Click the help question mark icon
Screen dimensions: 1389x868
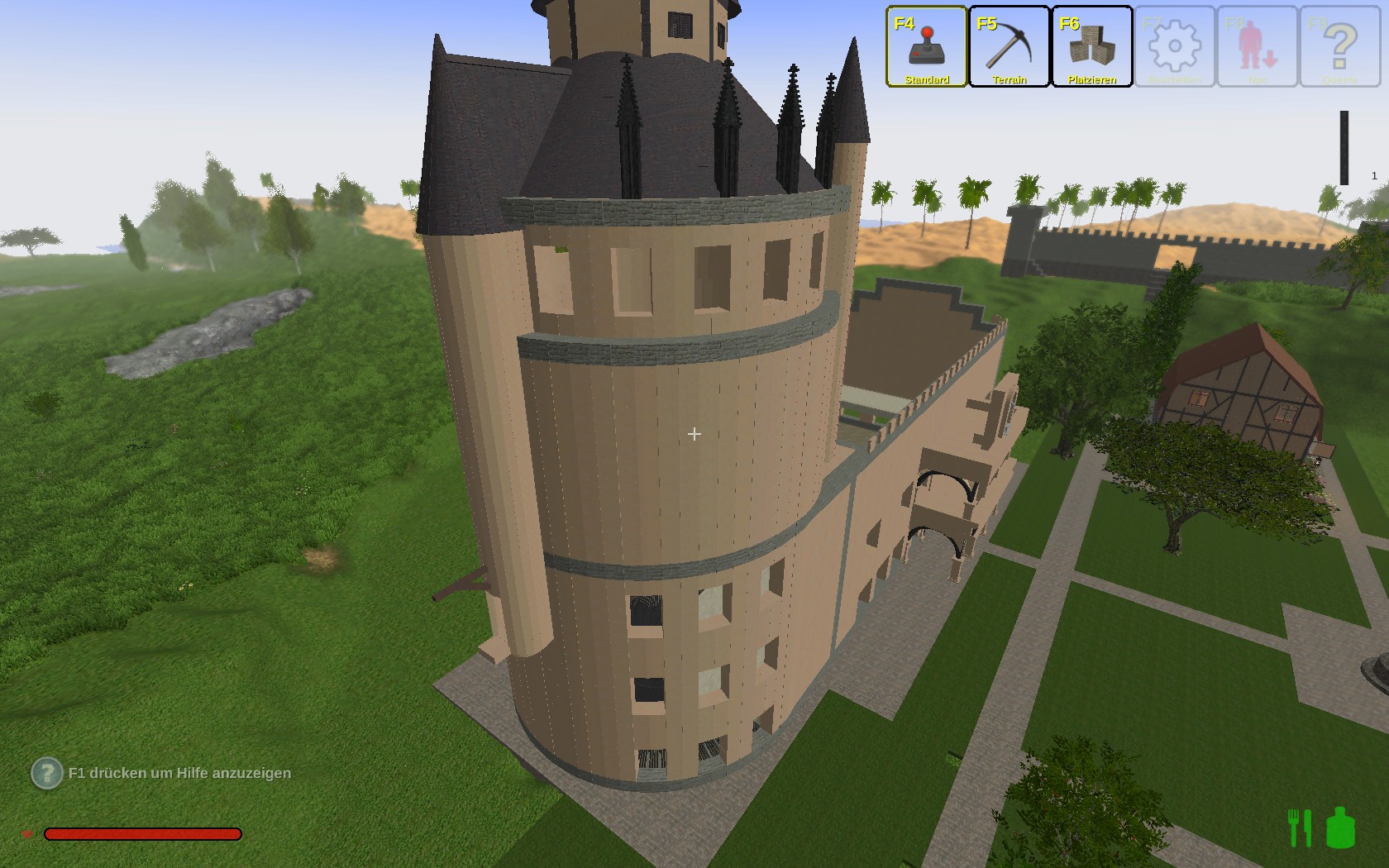coord(47,774)
